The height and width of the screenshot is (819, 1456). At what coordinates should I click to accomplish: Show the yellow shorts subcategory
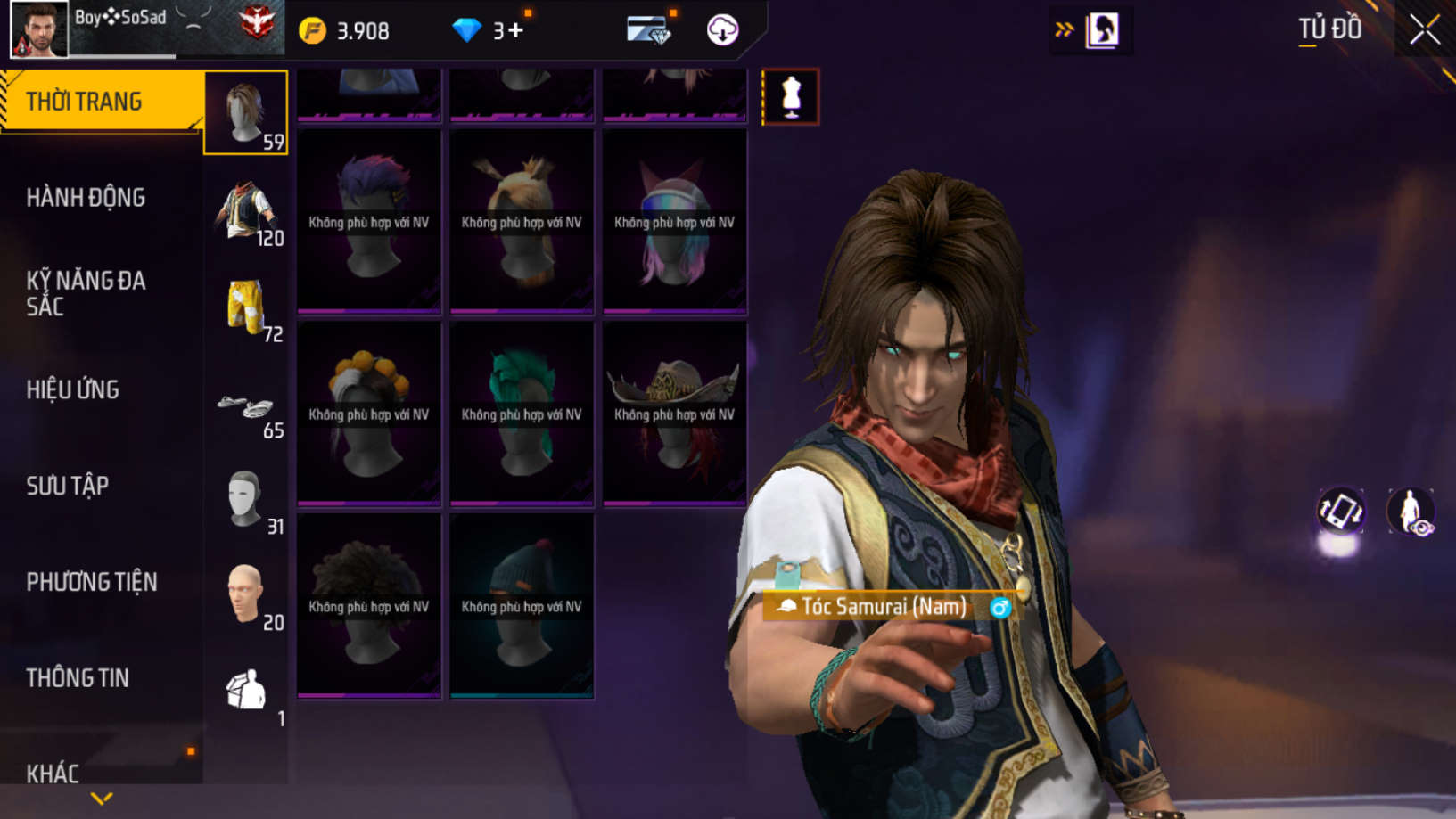(246, 307)
